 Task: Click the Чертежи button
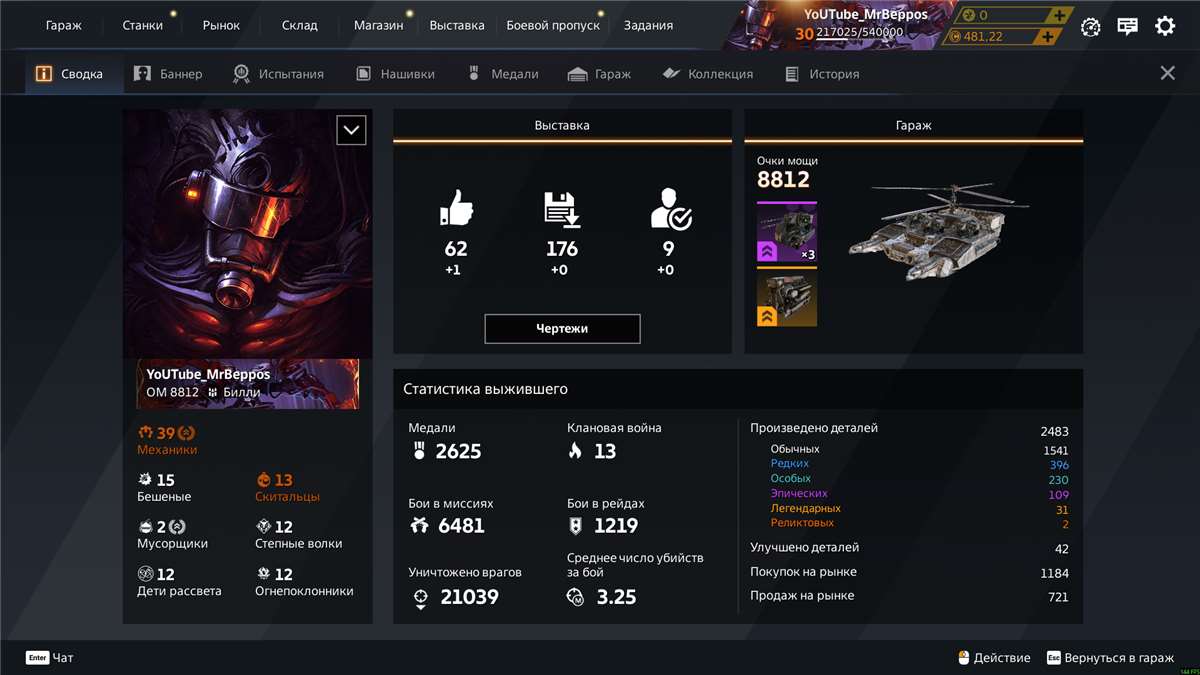[x=562, y=329]
